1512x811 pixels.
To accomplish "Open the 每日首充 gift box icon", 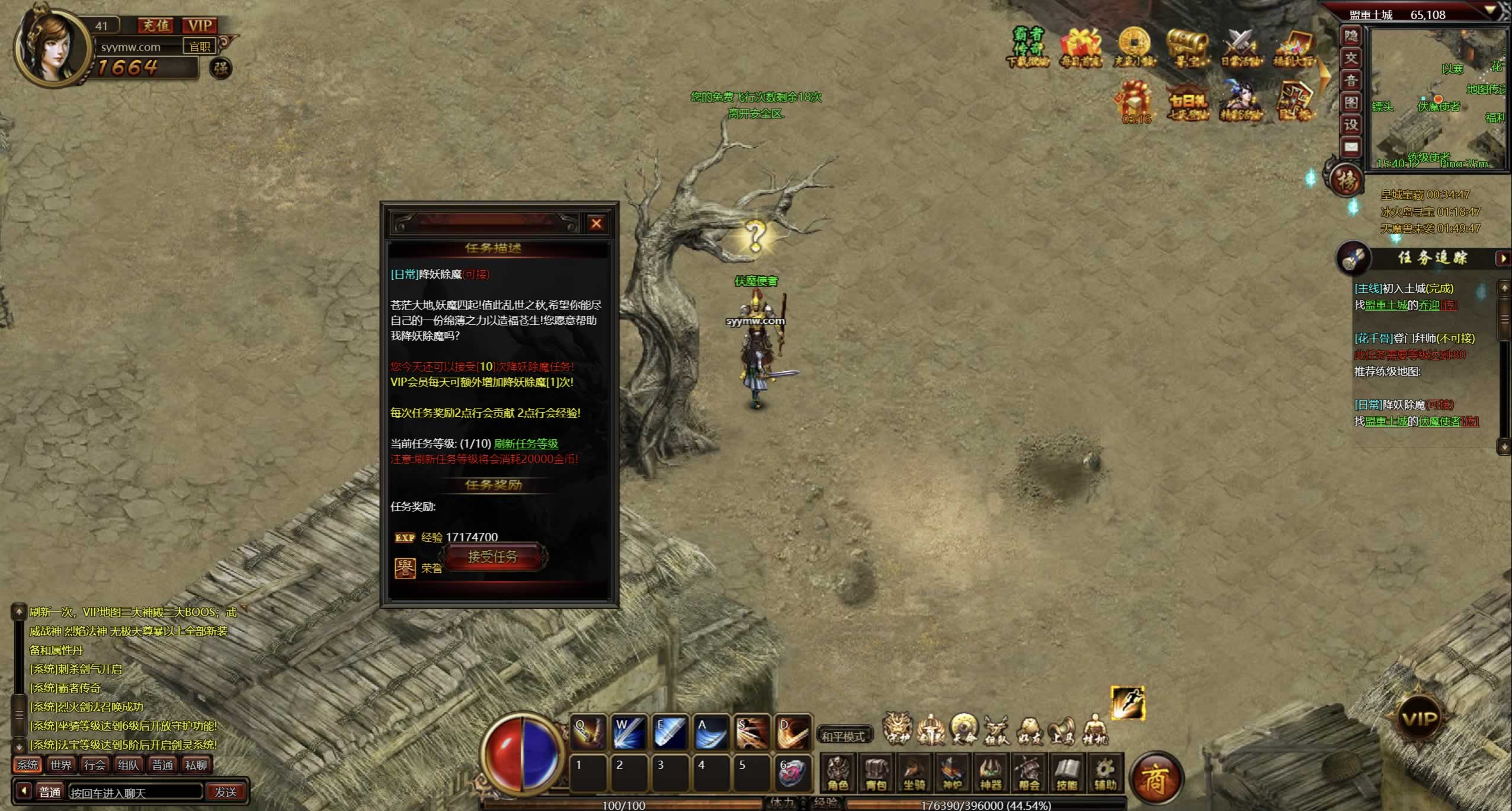I will pyautogui.click(x=1081, y=47).
